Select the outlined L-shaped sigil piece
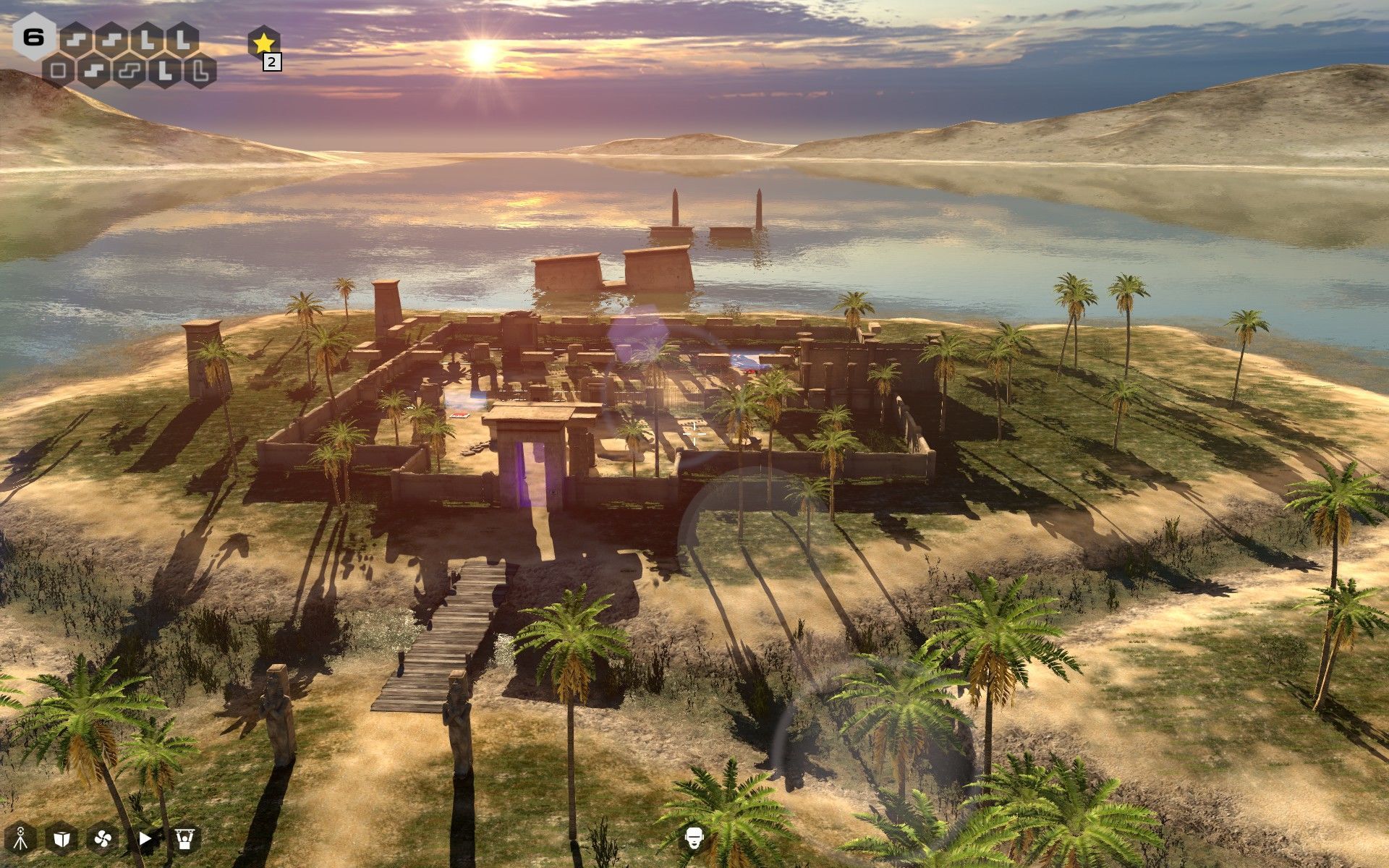Image resolution: width=1389 pixels, height=868 pixels. coord(200,71)
